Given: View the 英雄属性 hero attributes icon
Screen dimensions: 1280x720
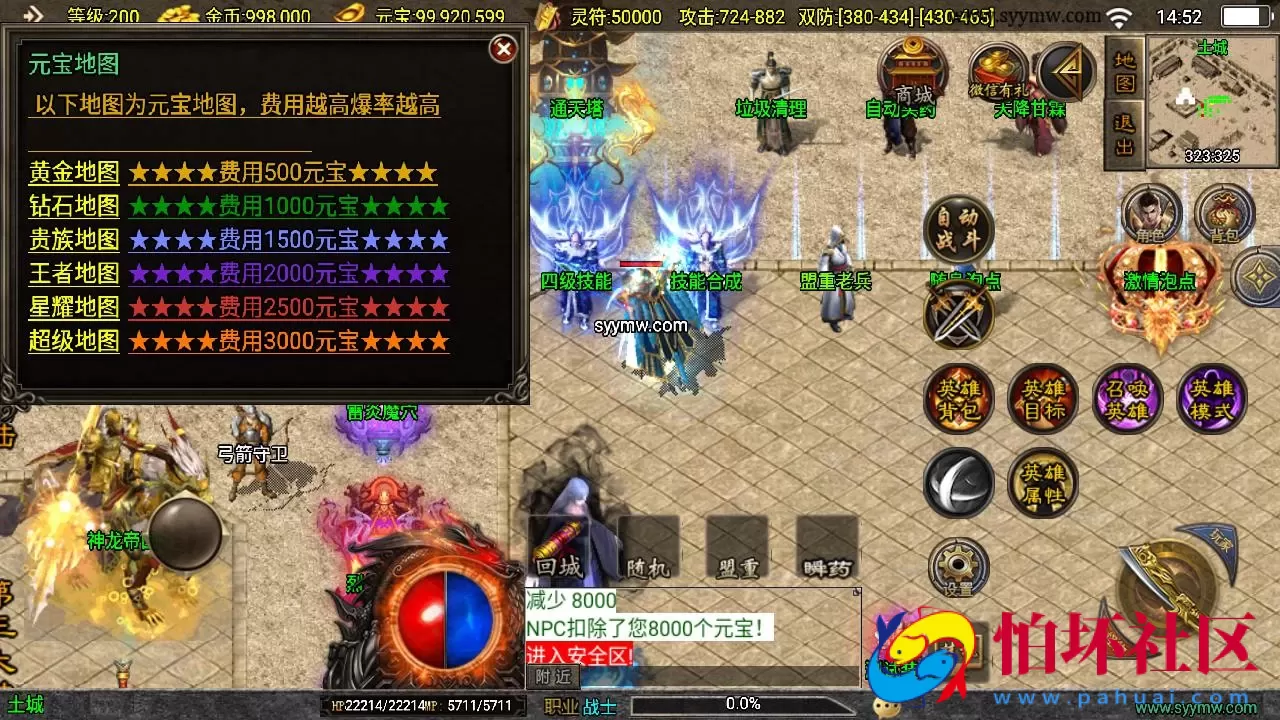Looking at the screenshot, I should (1043, 482).
